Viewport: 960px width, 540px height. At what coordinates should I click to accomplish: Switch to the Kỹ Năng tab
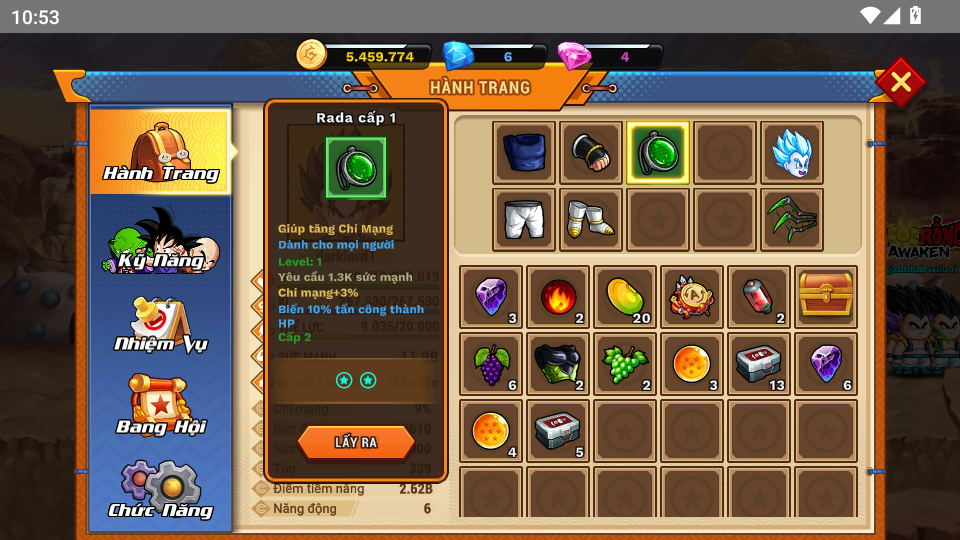[x=161, y=242]
